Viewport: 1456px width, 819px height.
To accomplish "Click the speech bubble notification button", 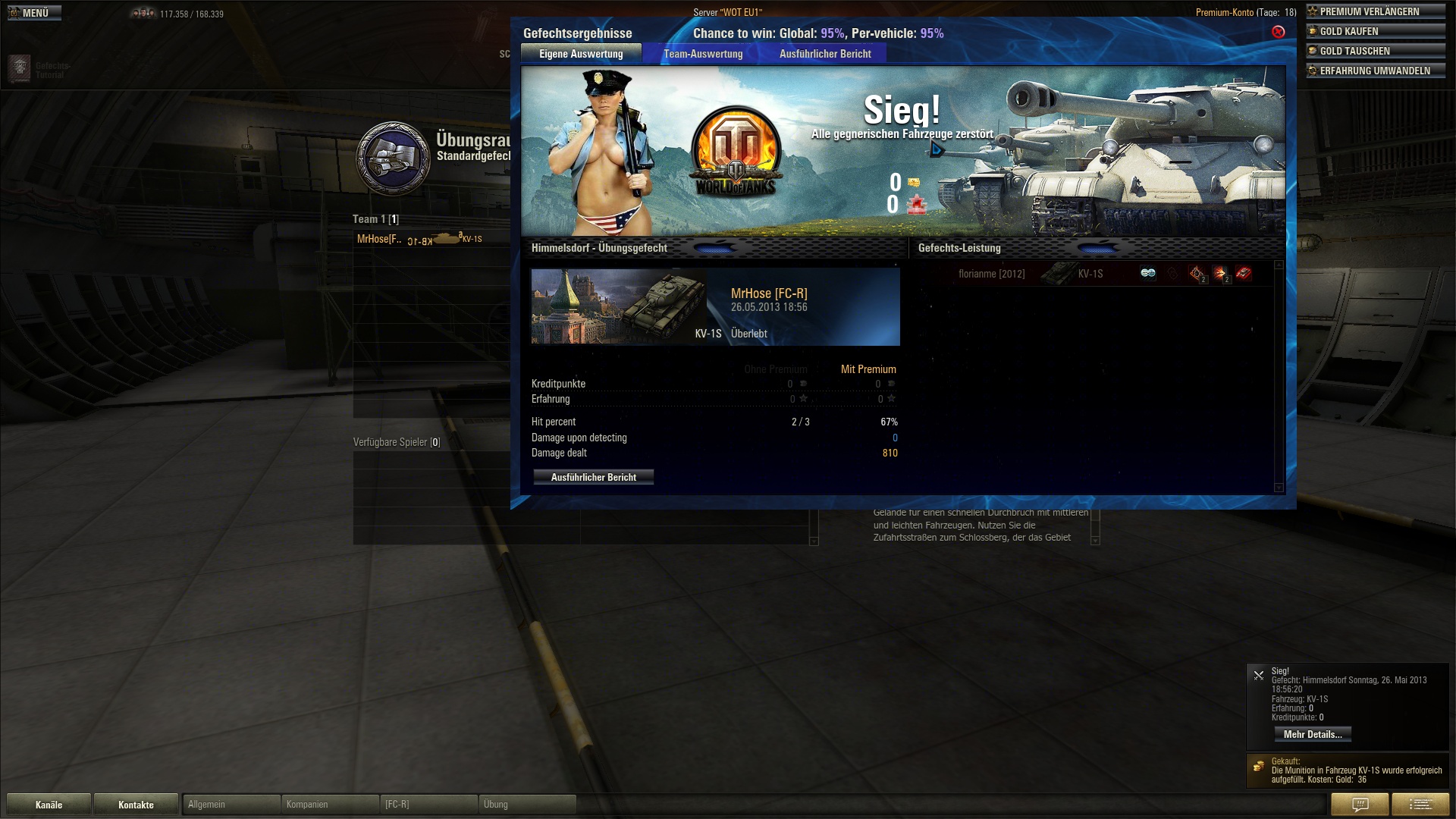I will 1360,804.
